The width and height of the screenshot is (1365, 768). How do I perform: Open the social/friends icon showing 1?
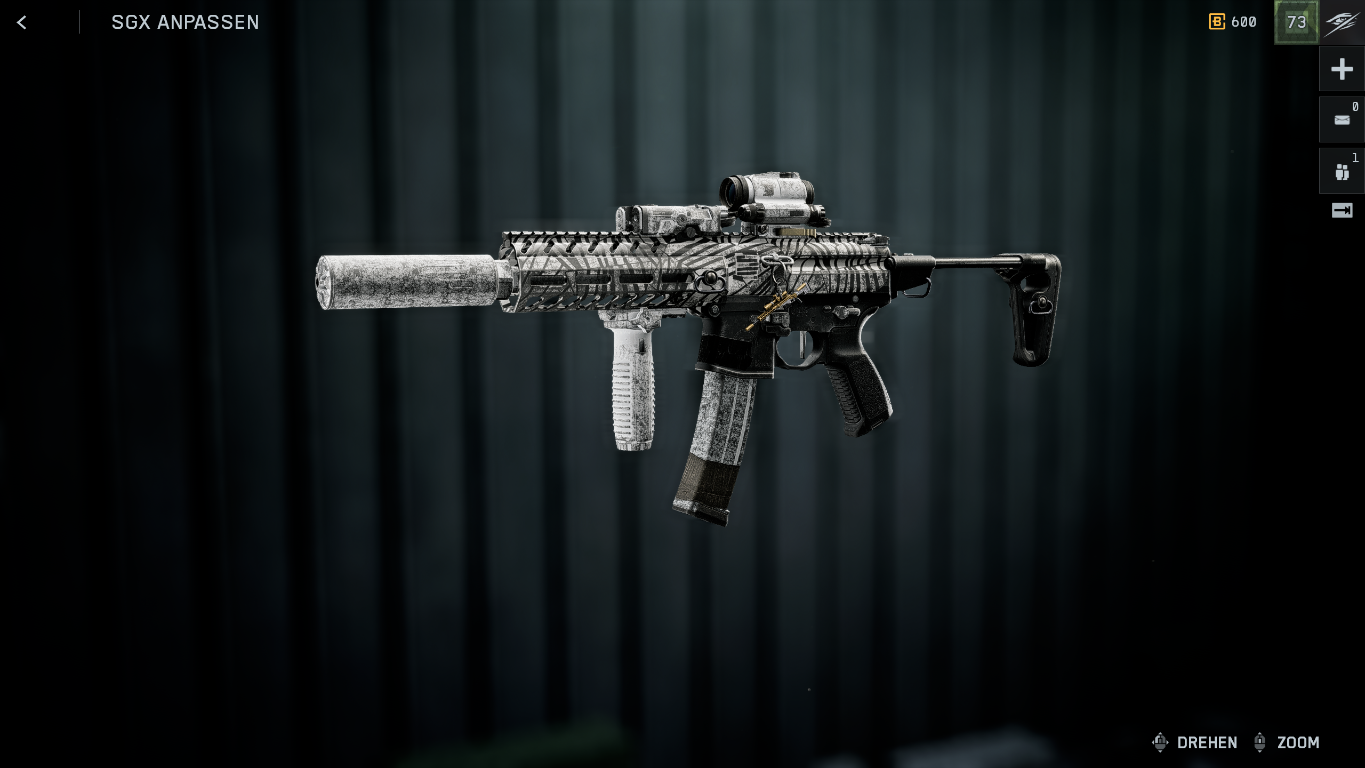(x=1341, y=171)
